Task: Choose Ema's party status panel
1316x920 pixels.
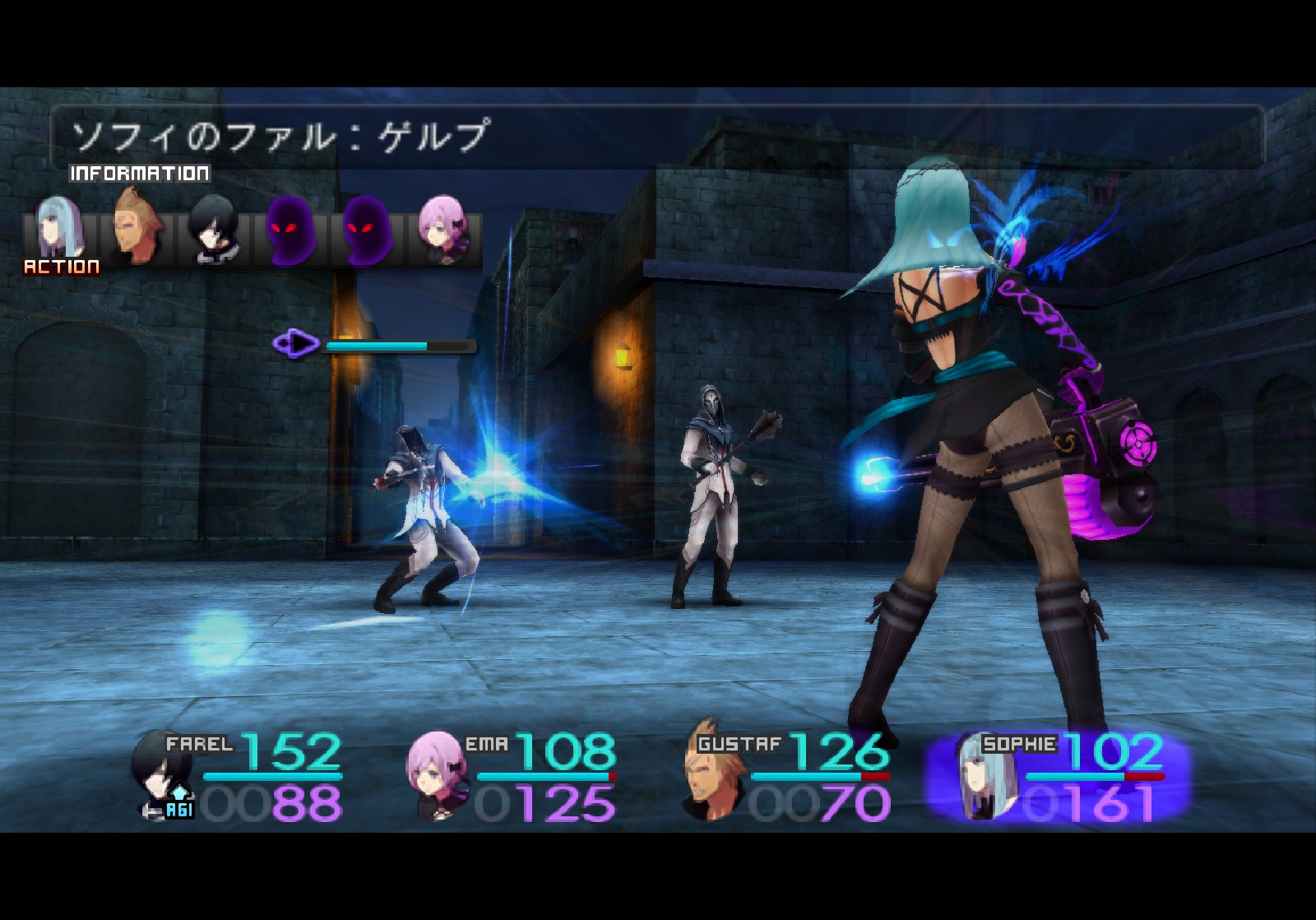Action: [512, 777]
